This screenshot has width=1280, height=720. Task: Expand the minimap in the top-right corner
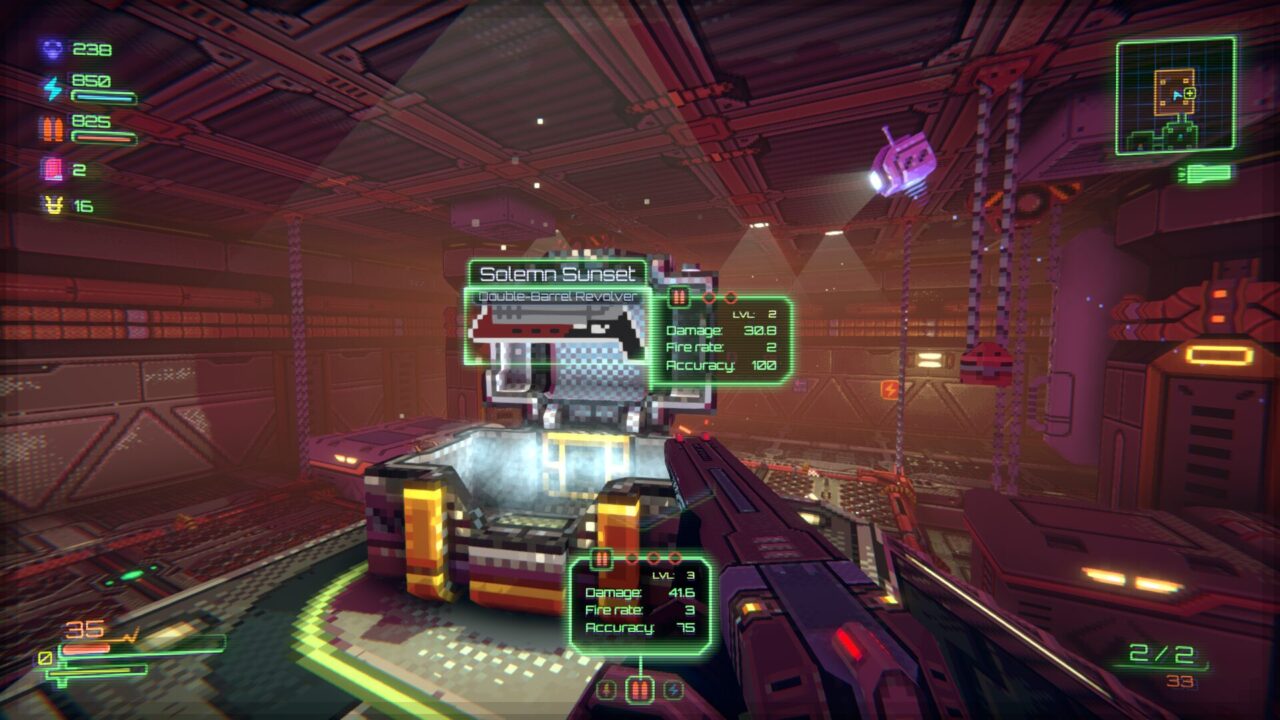(x=1176, y=95)
